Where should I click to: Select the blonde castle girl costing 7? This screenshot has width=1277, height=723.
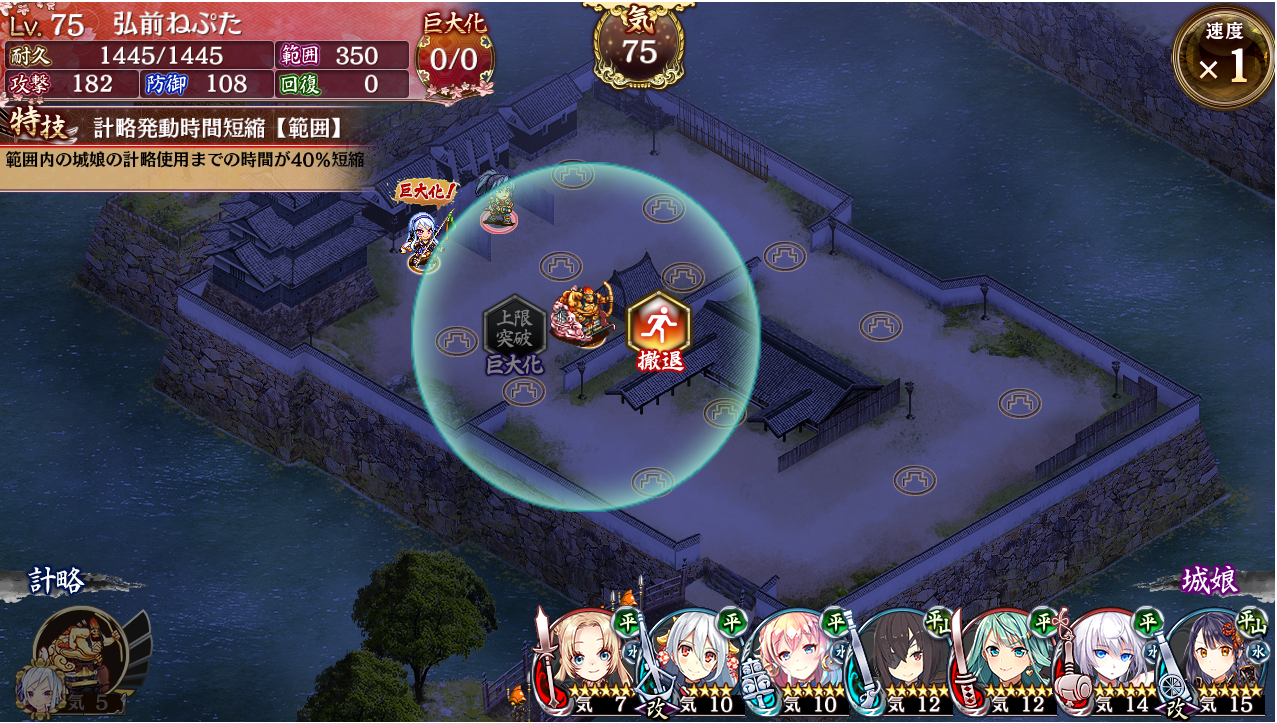click(x=590, y=662)
